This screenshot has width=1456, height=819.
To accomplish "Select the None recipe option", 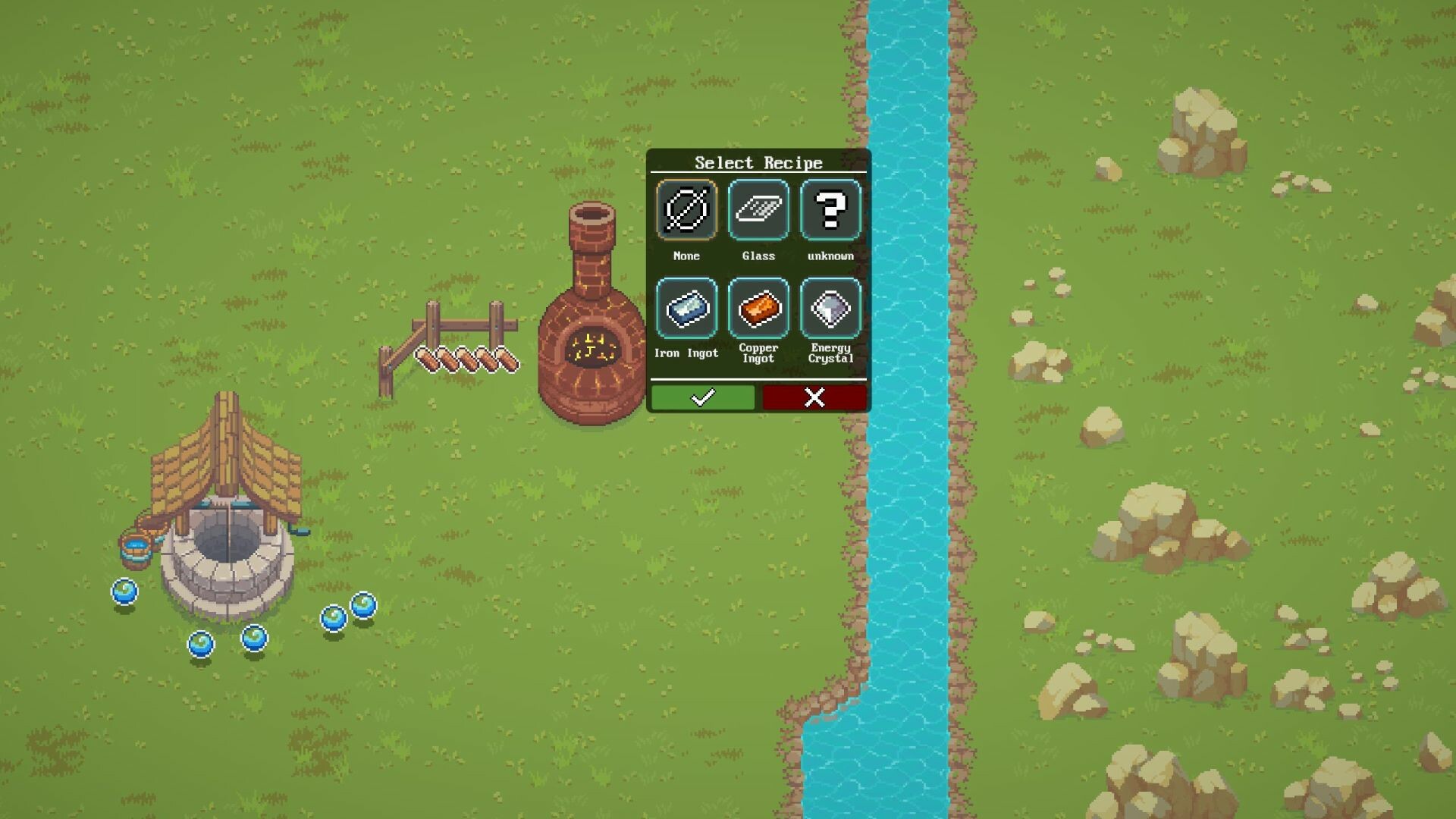I will [686, 210].
